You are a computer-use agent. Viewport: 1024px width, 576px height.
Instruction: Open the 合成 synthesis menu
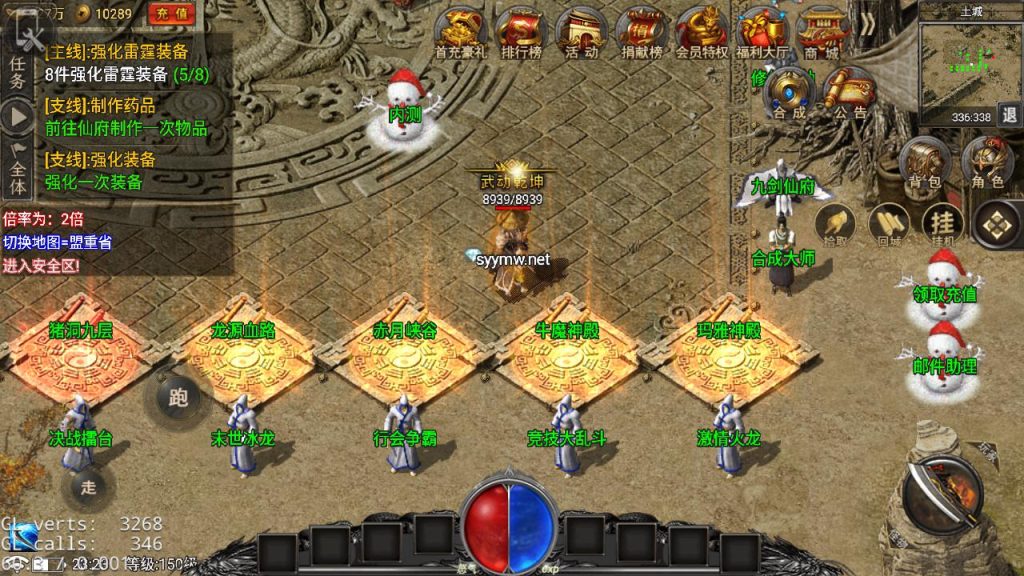point(789,92)
